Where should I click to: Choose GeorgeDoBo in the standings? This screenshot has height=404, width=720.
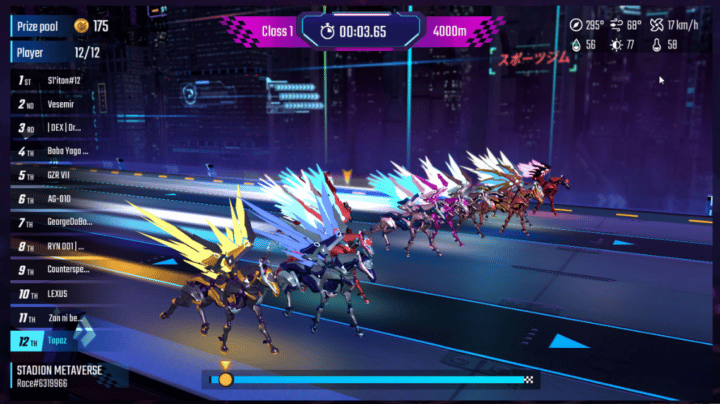click(x=62, y=222)
